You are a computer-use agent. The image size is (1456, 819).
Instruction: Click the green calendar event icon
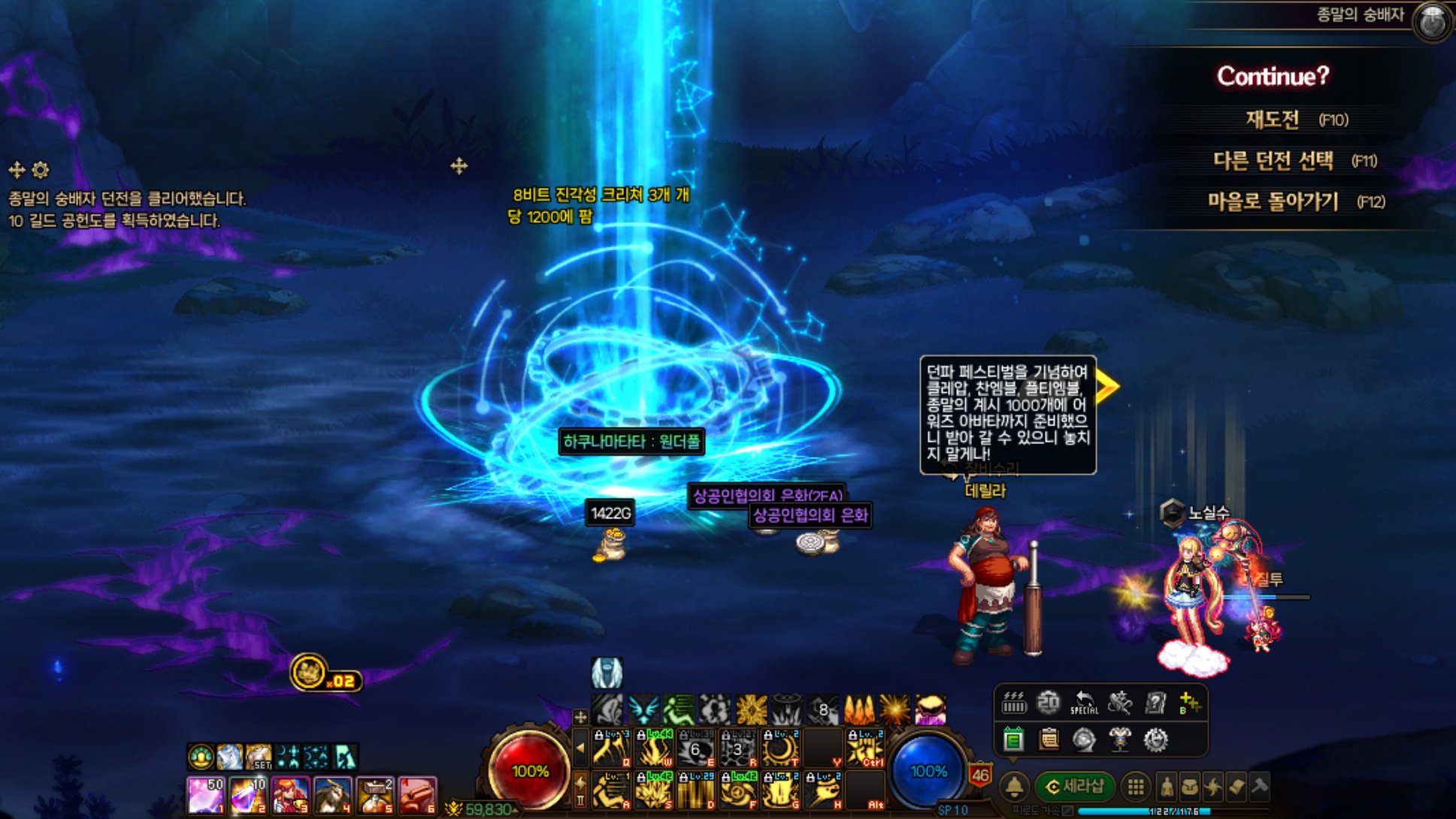1013,740
